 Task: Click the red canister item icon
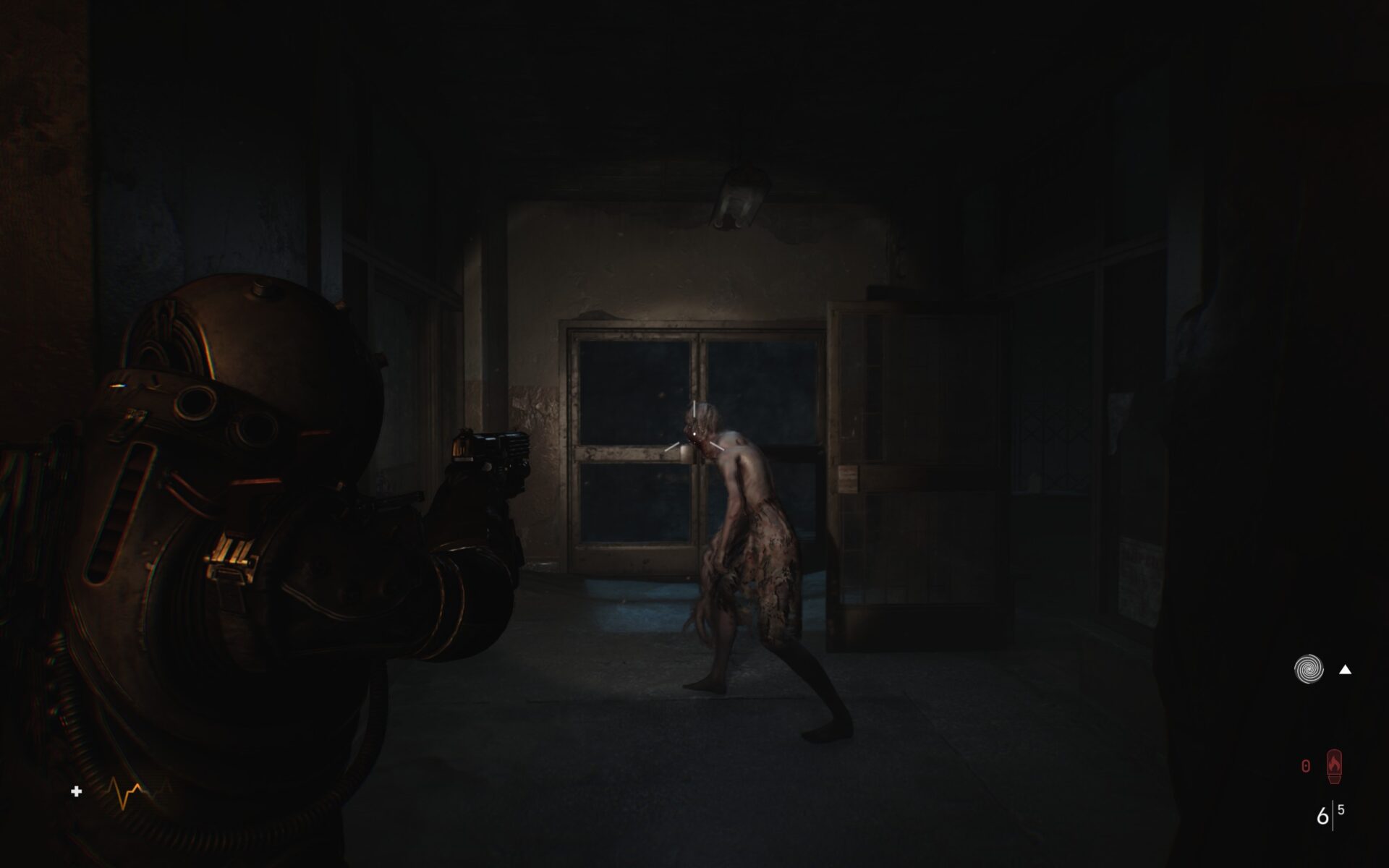point(1334,767)
